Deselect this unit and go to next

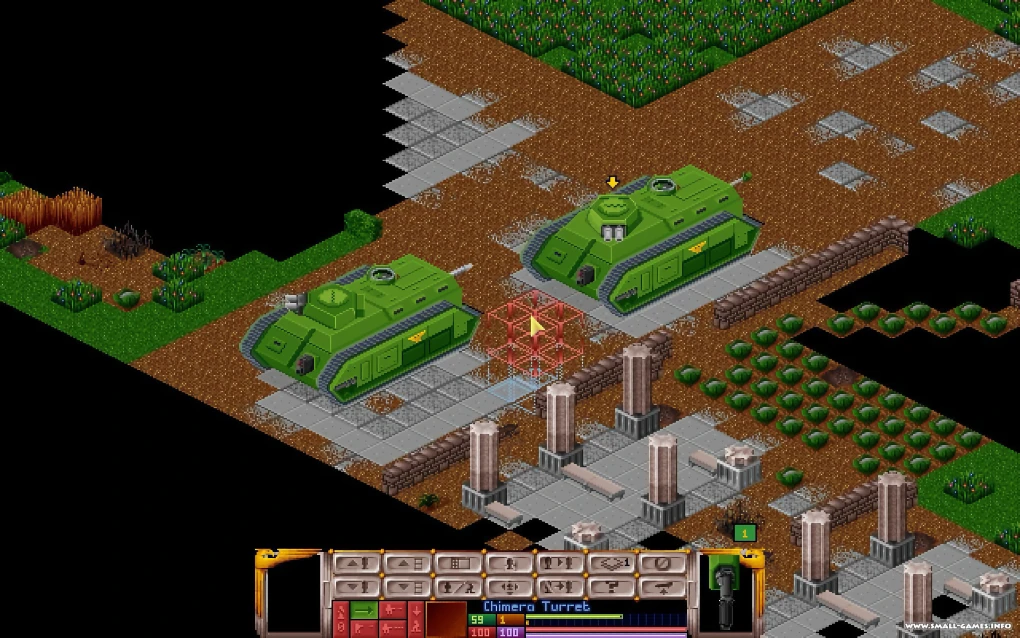click(x=563, y=587)
